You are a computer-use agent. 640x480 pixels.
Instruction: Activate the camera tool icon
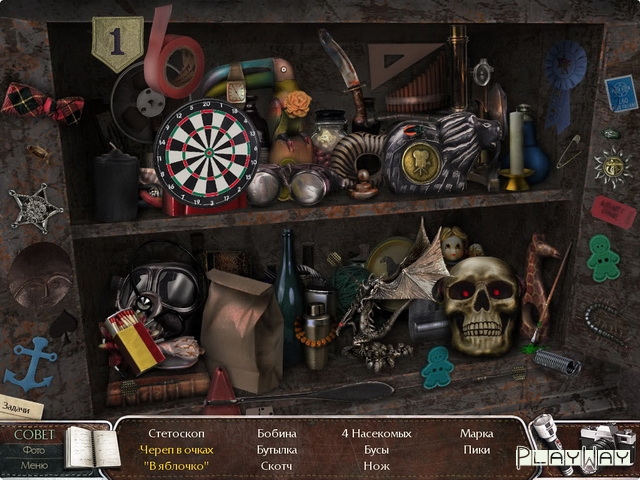click(601, 444)
